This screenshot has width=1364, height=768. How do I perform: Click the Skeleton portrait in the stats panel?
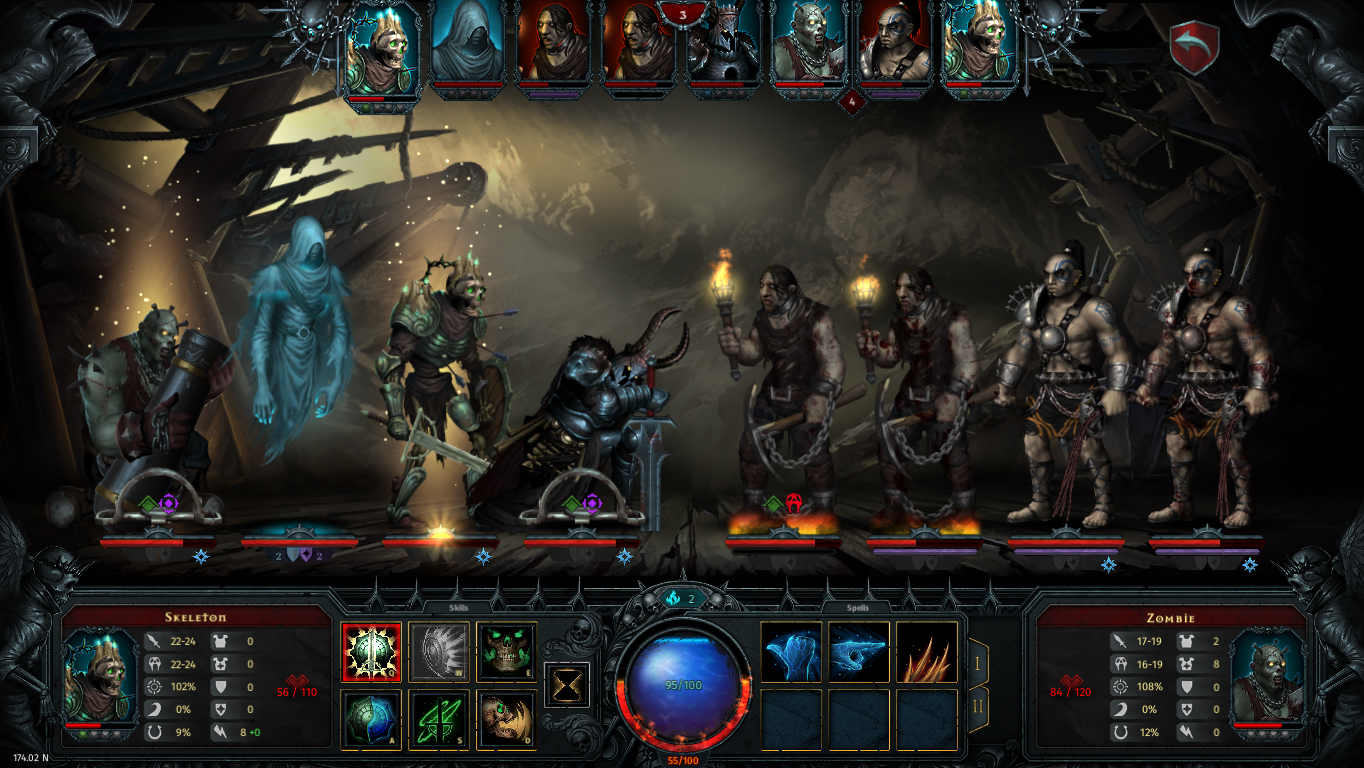tap(100, 677)
